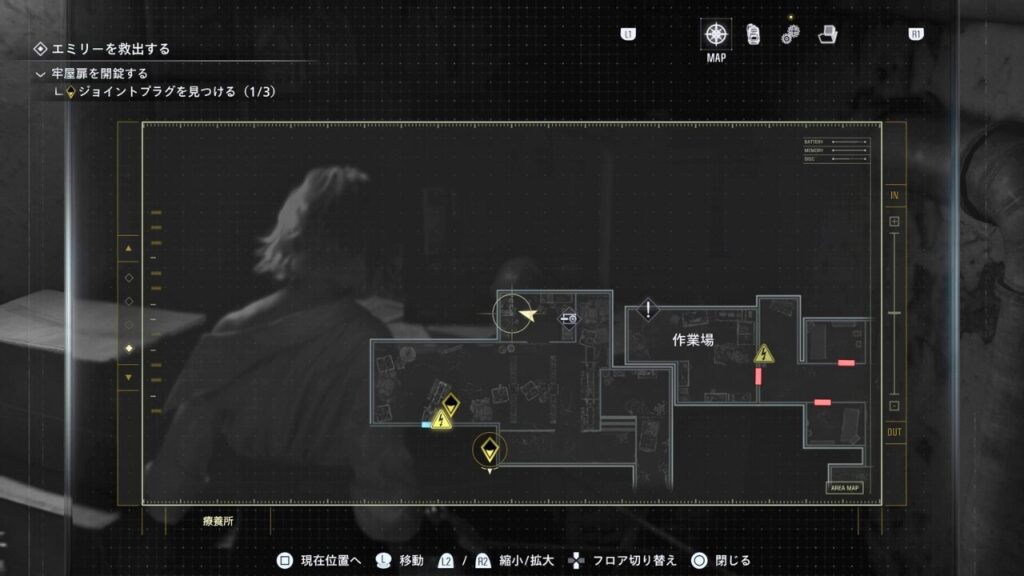Zoom in with the plus button
Viewport: 1024px width, 576px height.
coord(894,221)
